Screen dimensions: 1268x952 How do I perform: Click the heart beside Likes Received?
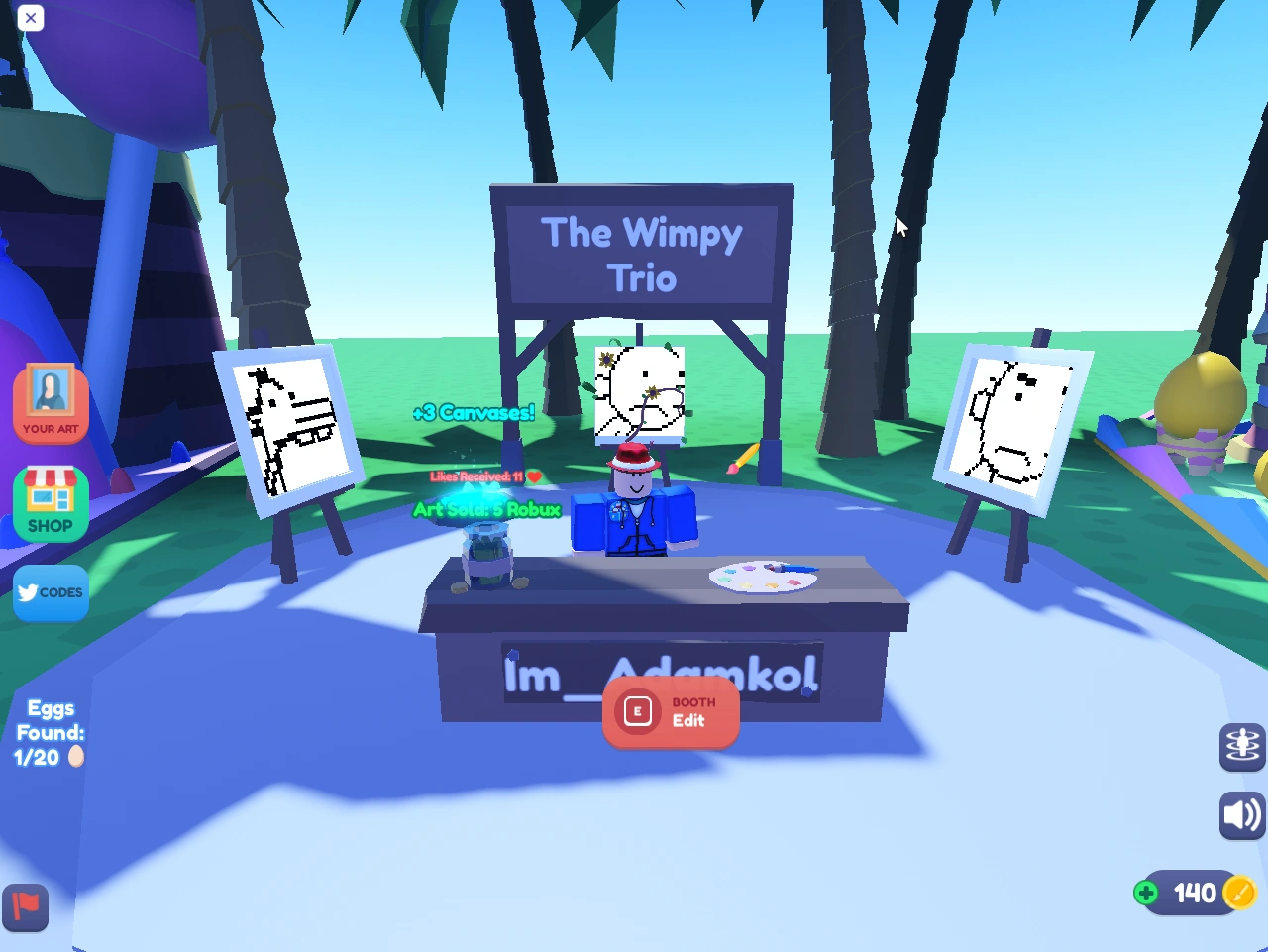pyautogui.click(x=533, y=476)
